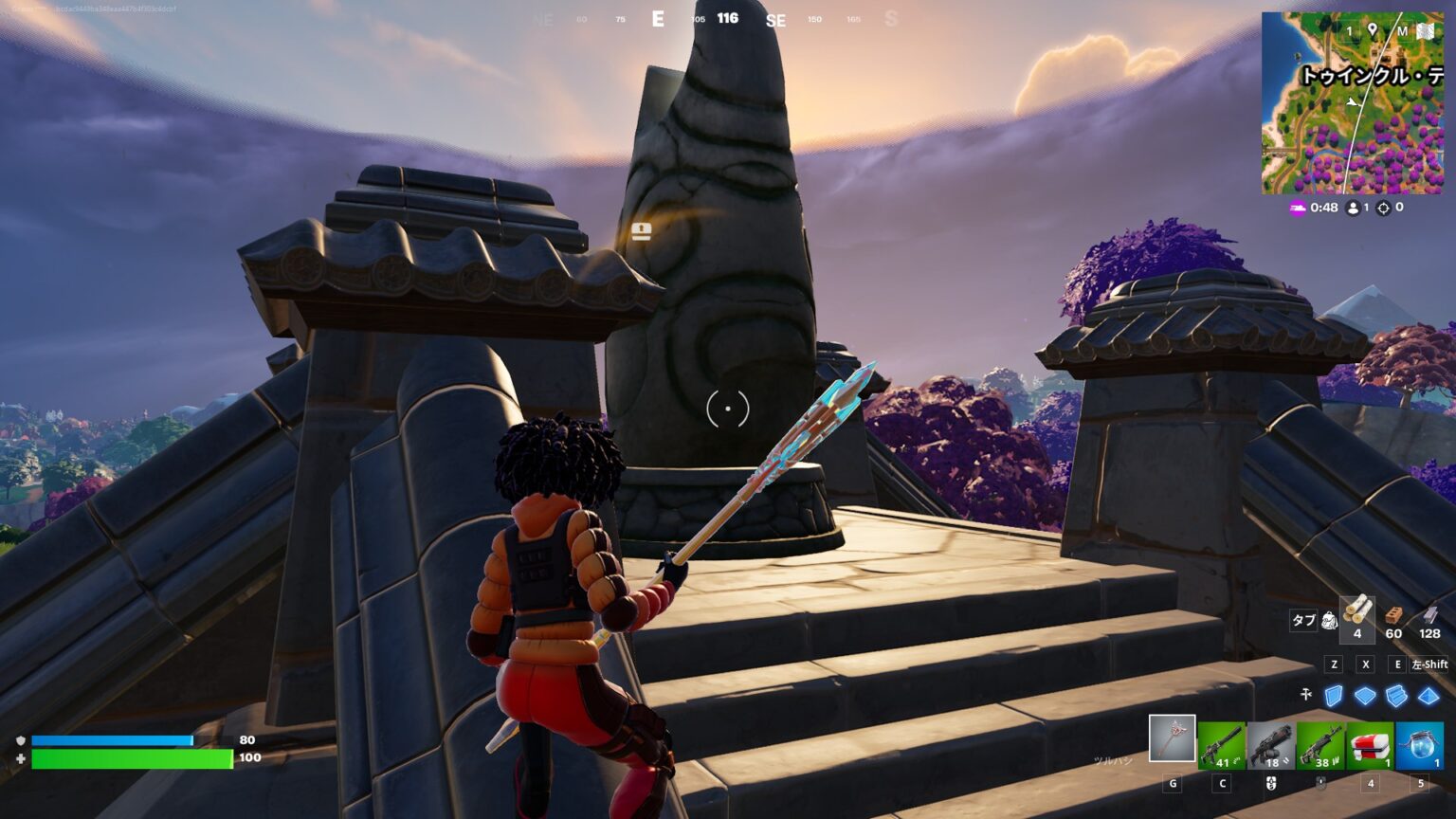The width and height of the screenshot is (1456, 819).
Task: Select the wood material with count 4
Action: pyautogui.click(x=1356, y=616)
